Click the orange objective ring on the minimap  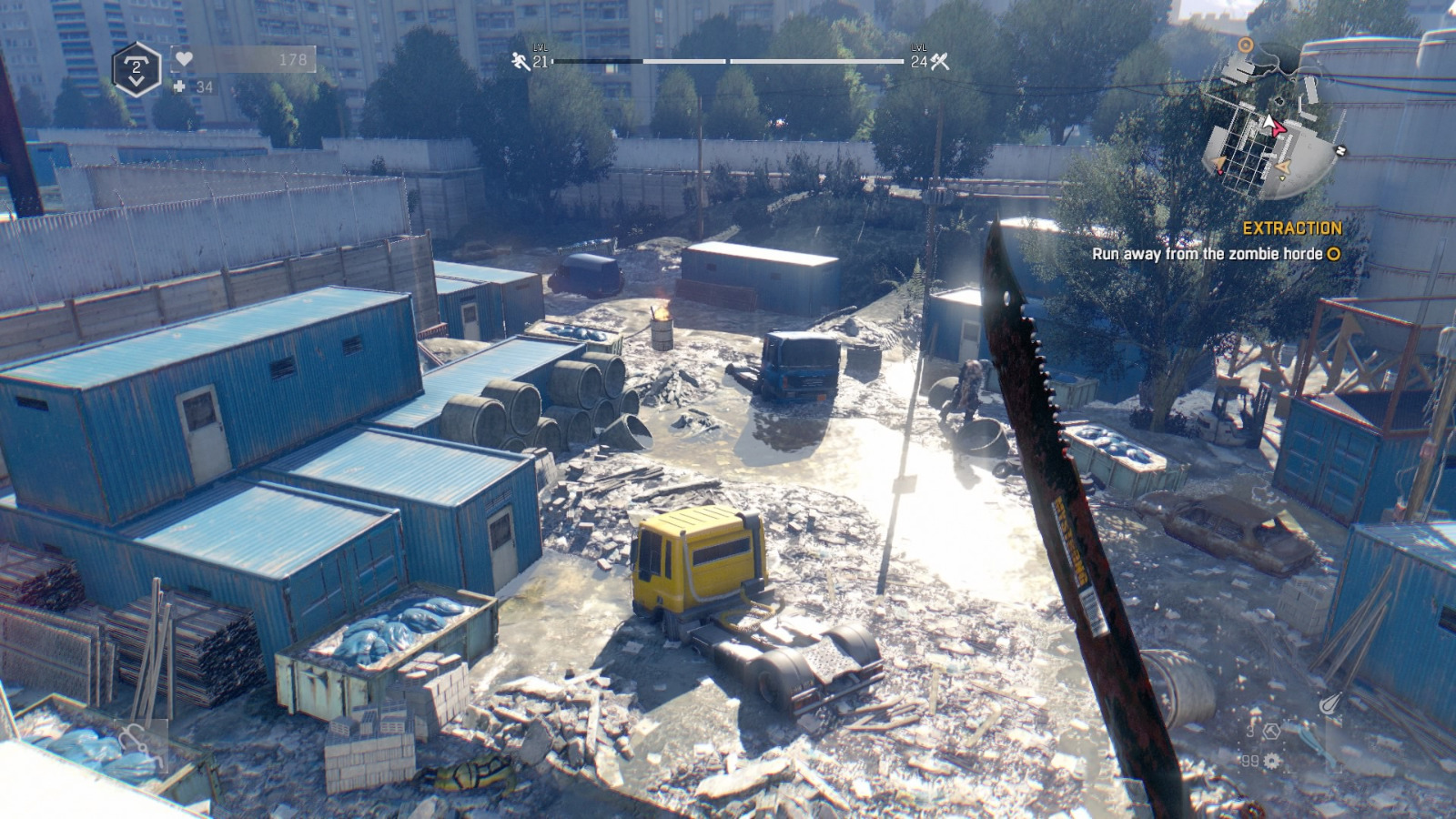[x=1246, y=45]
